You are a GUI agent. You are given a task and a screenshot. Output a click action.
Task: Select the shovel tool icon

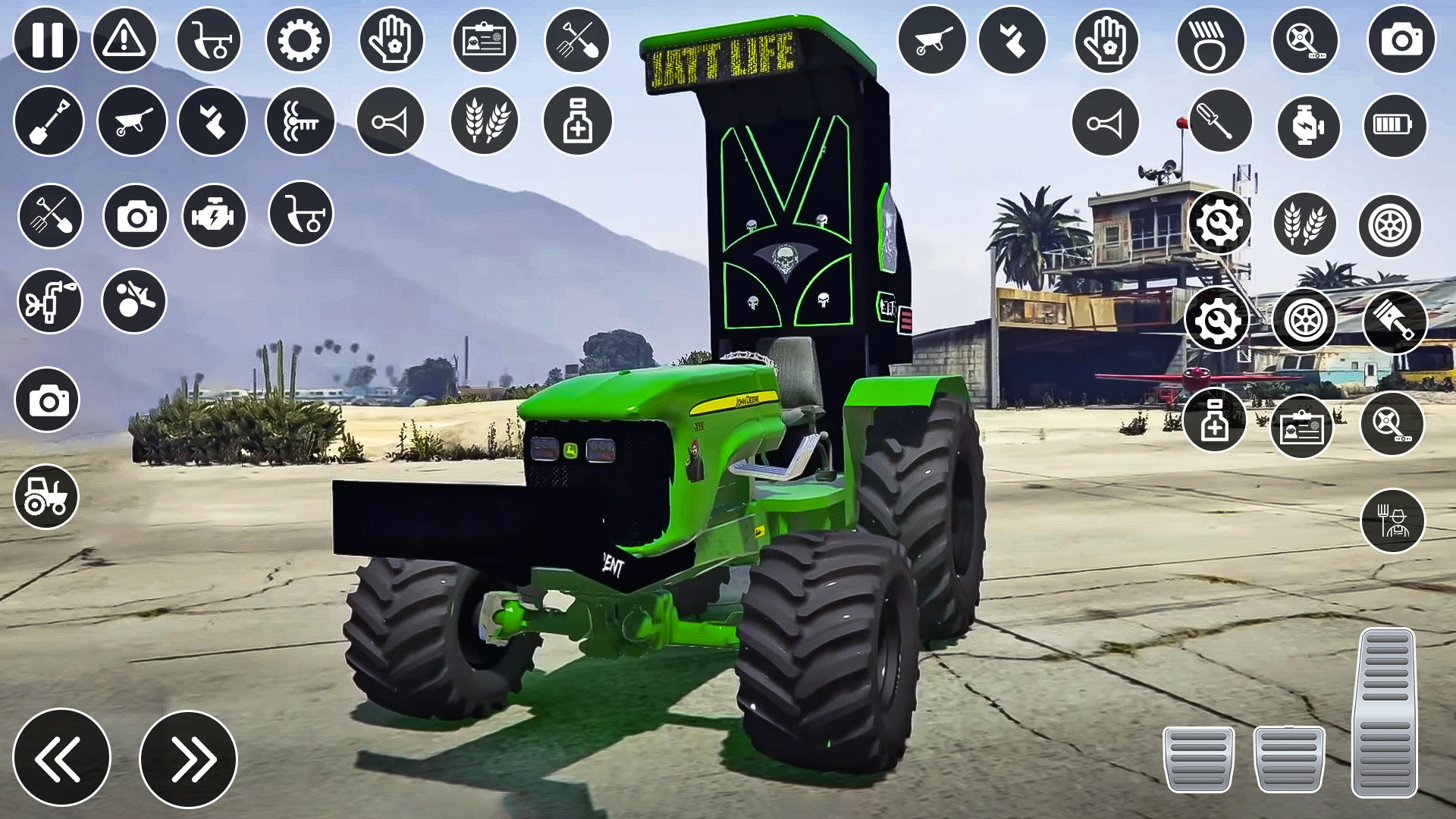[x=48, y=121]
